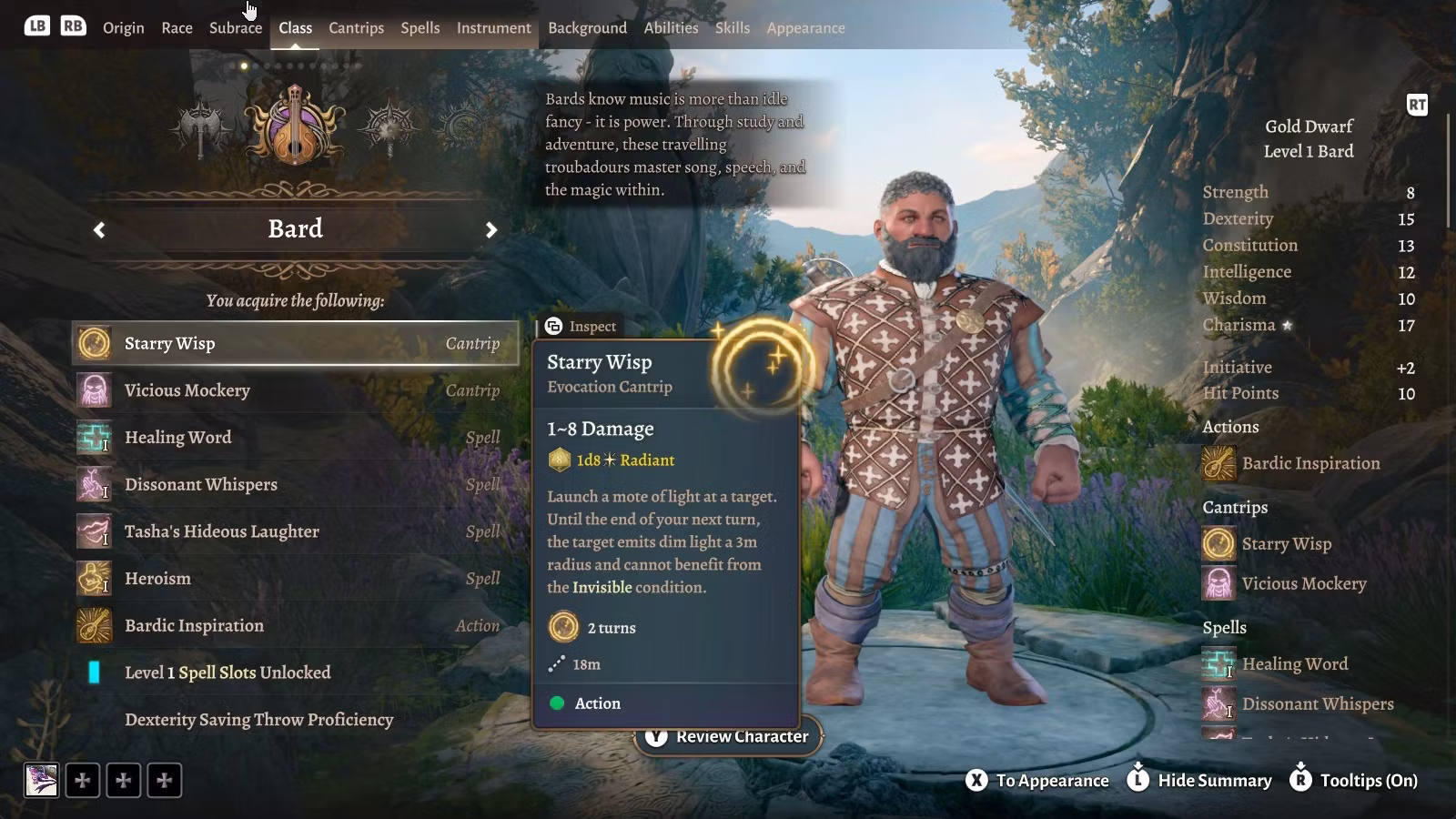This screenshot has width=1456, height=819.
Task: Go to the Cantrips tab
Action: pyautogui.click(x=356, y=27)
